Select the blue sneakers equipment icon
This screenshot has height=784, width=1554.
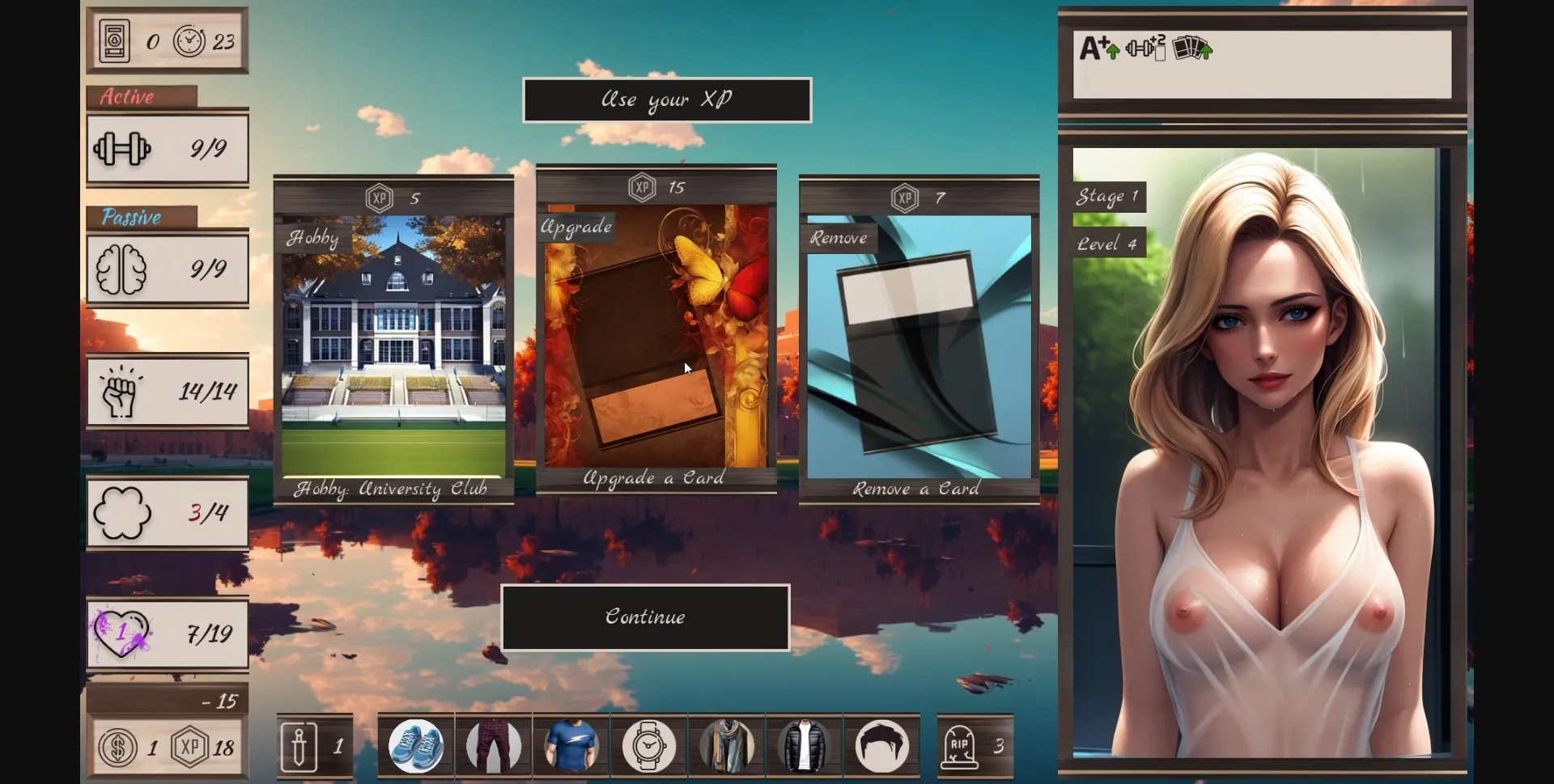click(416, 745)
